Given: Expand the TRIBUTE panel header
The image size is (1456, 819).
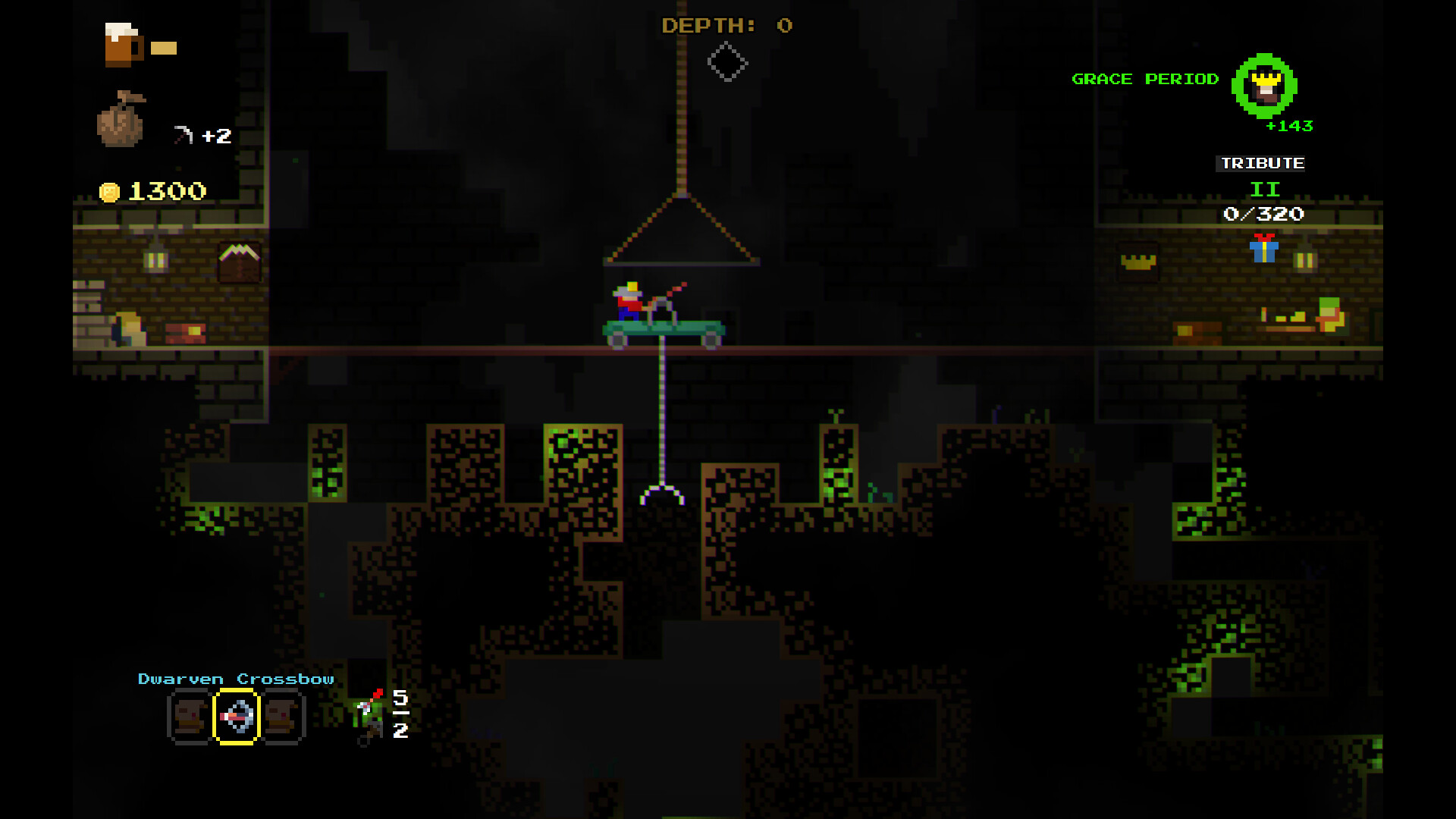Looking at the screenshot, I should coord(1261,162).
